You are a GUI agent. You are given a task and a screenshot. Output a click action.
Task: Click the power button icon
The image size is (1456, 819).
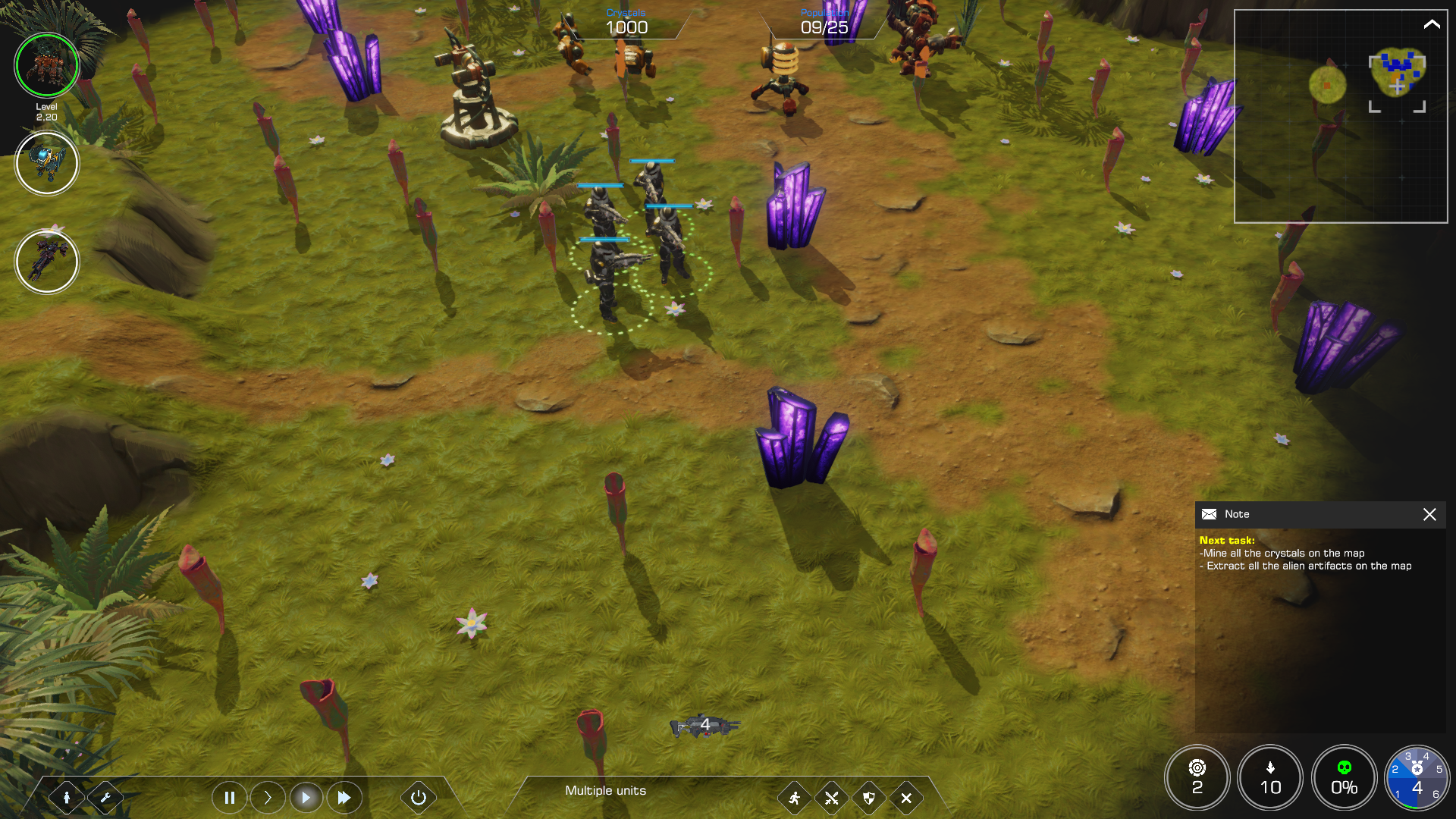tap(418, 797)
